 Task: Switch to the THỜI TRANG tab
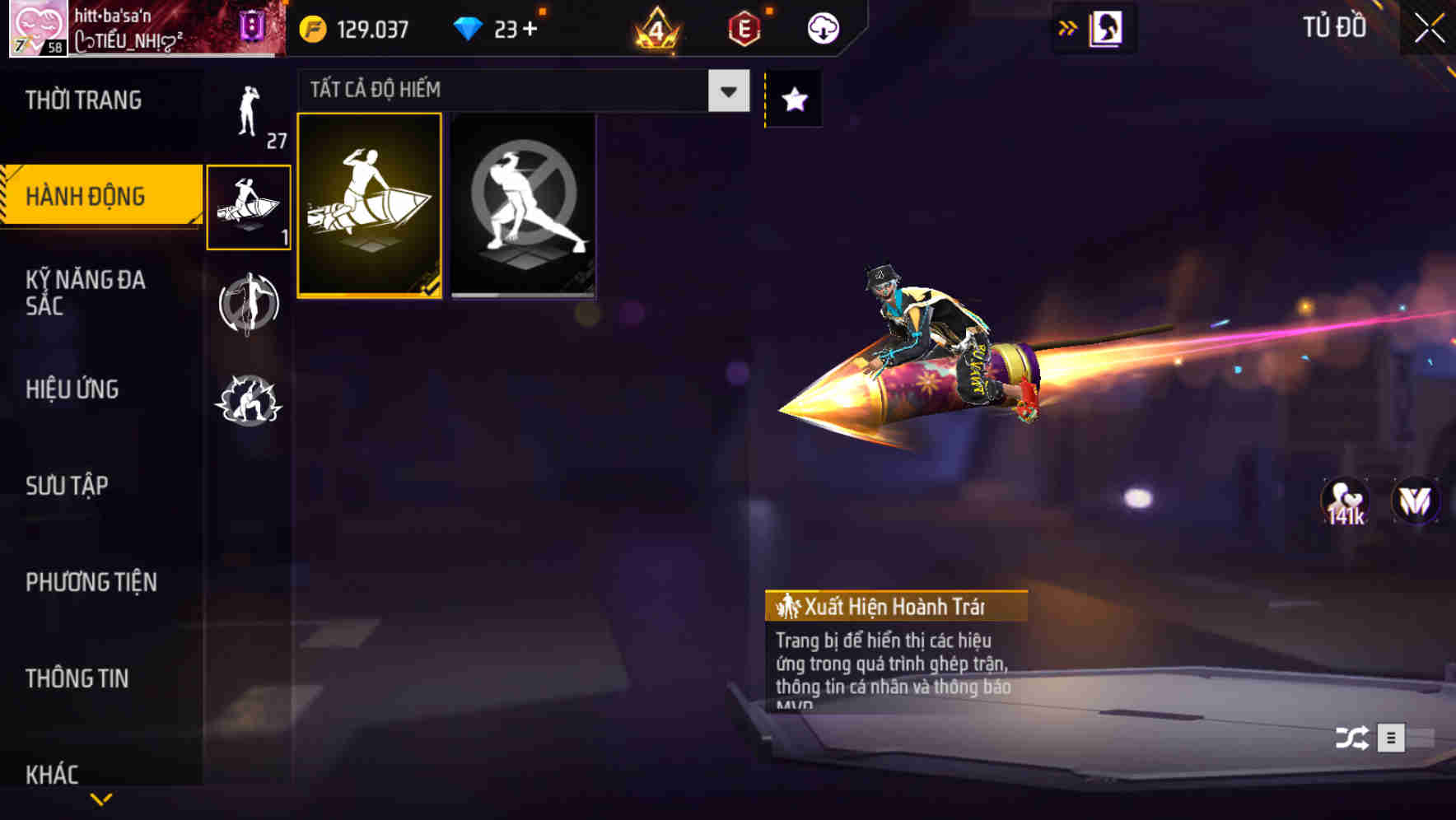(x=86, y=100)
